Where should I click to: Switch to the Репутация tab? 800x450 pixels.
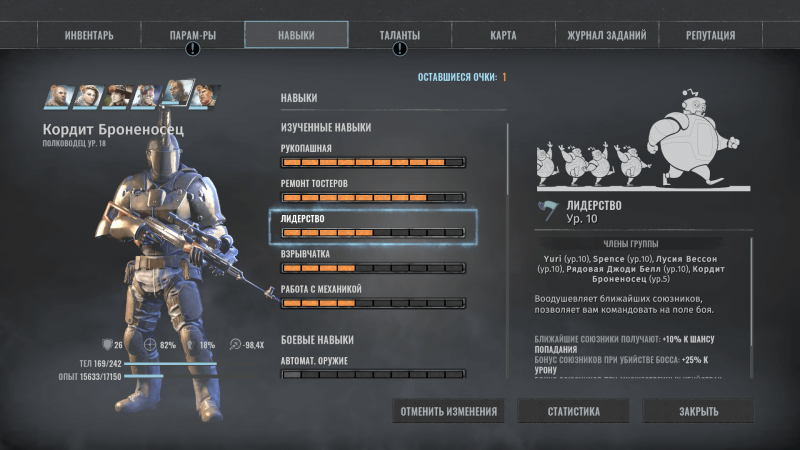click(x=711, y=35)
